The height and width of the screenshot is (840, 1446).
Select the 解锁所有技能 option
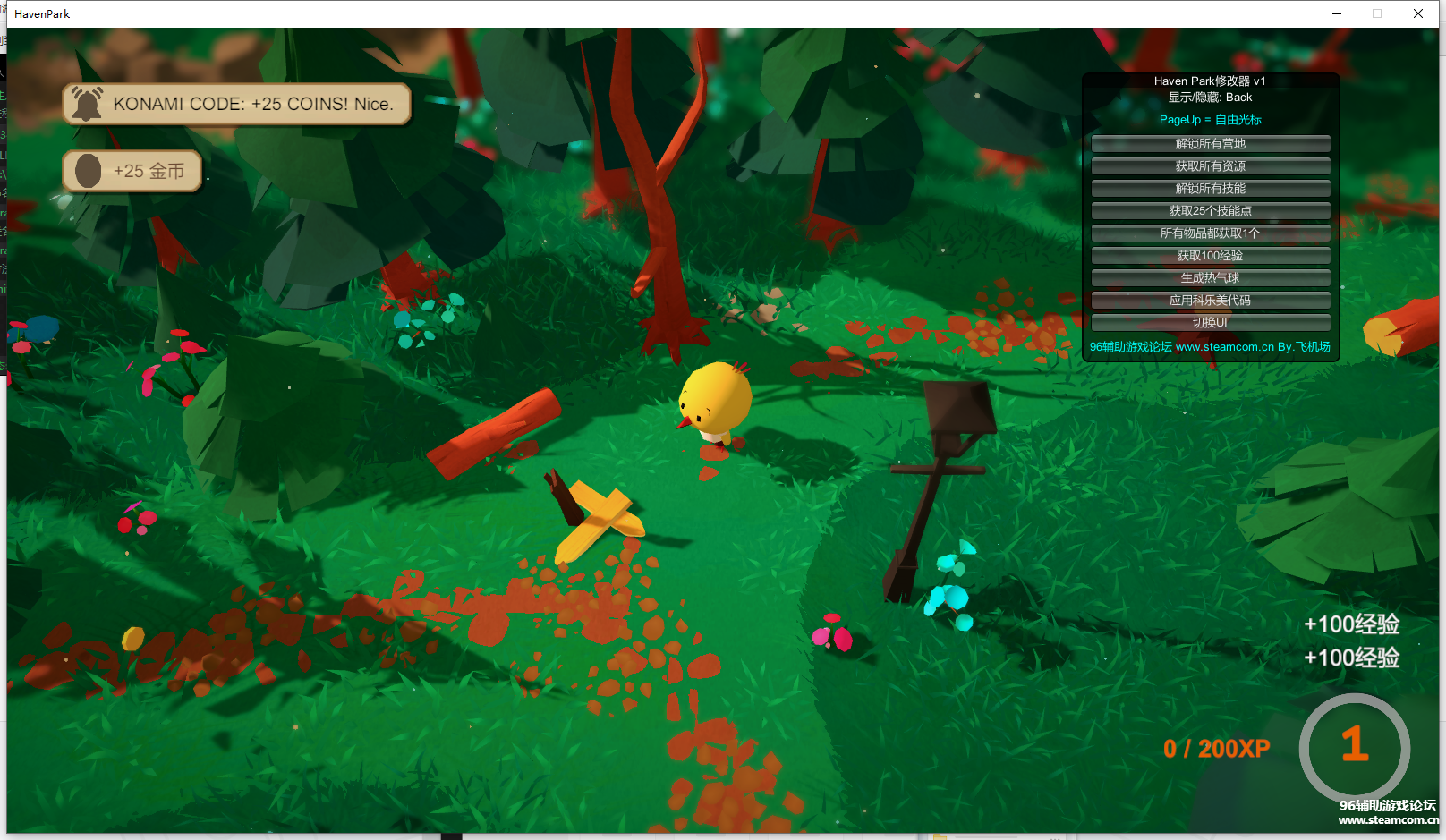1210,189
